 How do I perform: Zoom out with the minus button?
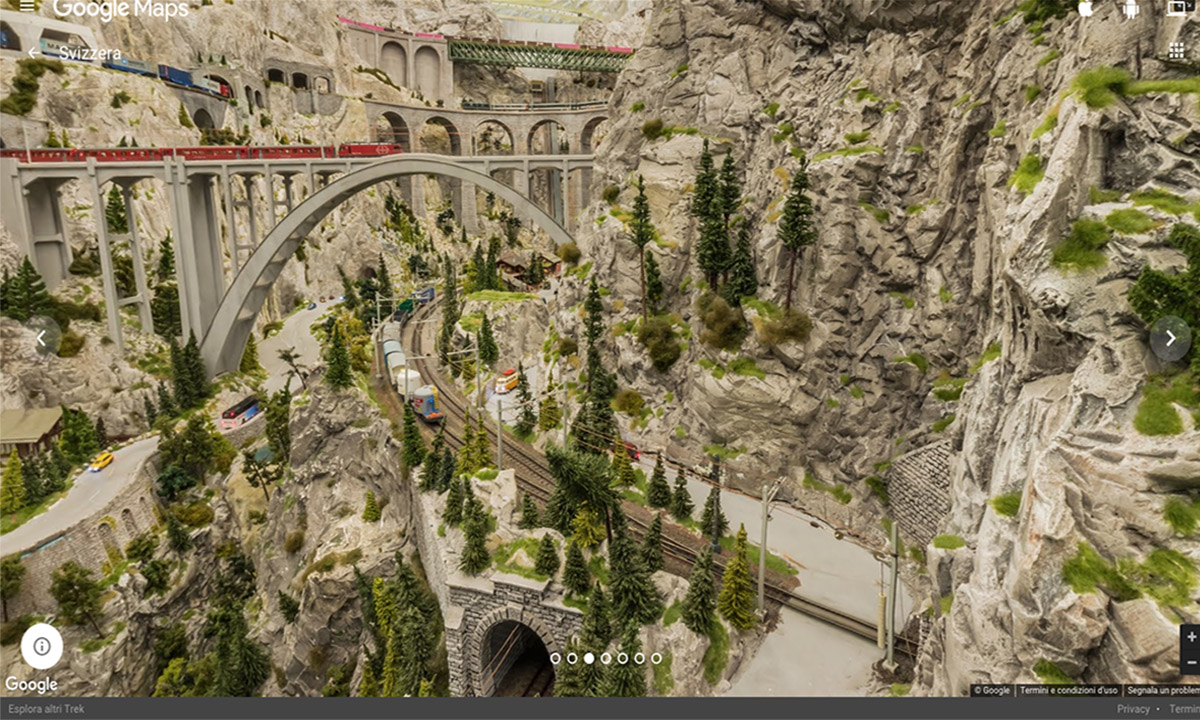click(x=1191, y=661)
